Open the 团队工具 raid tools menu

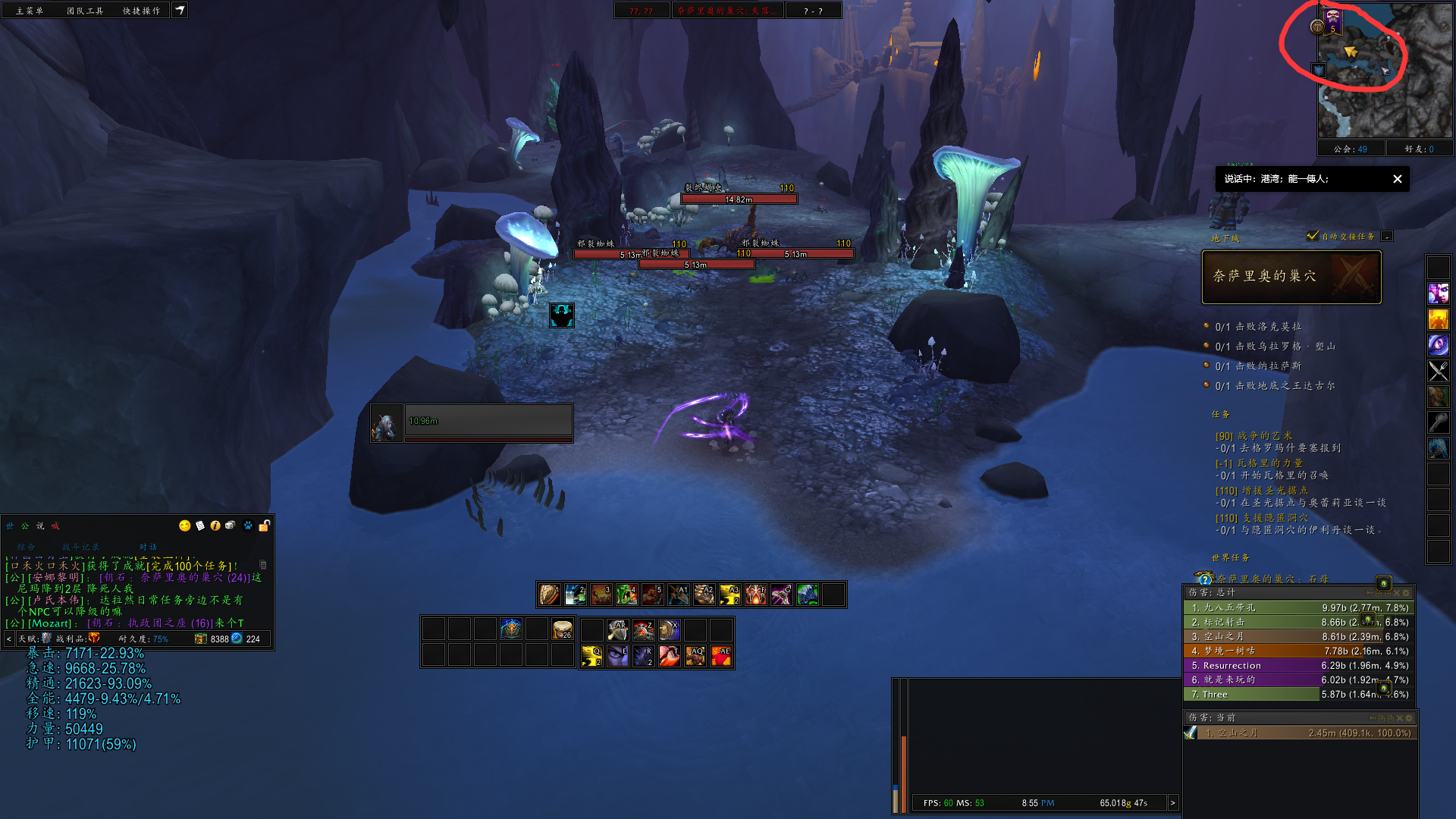click(85, 11)
